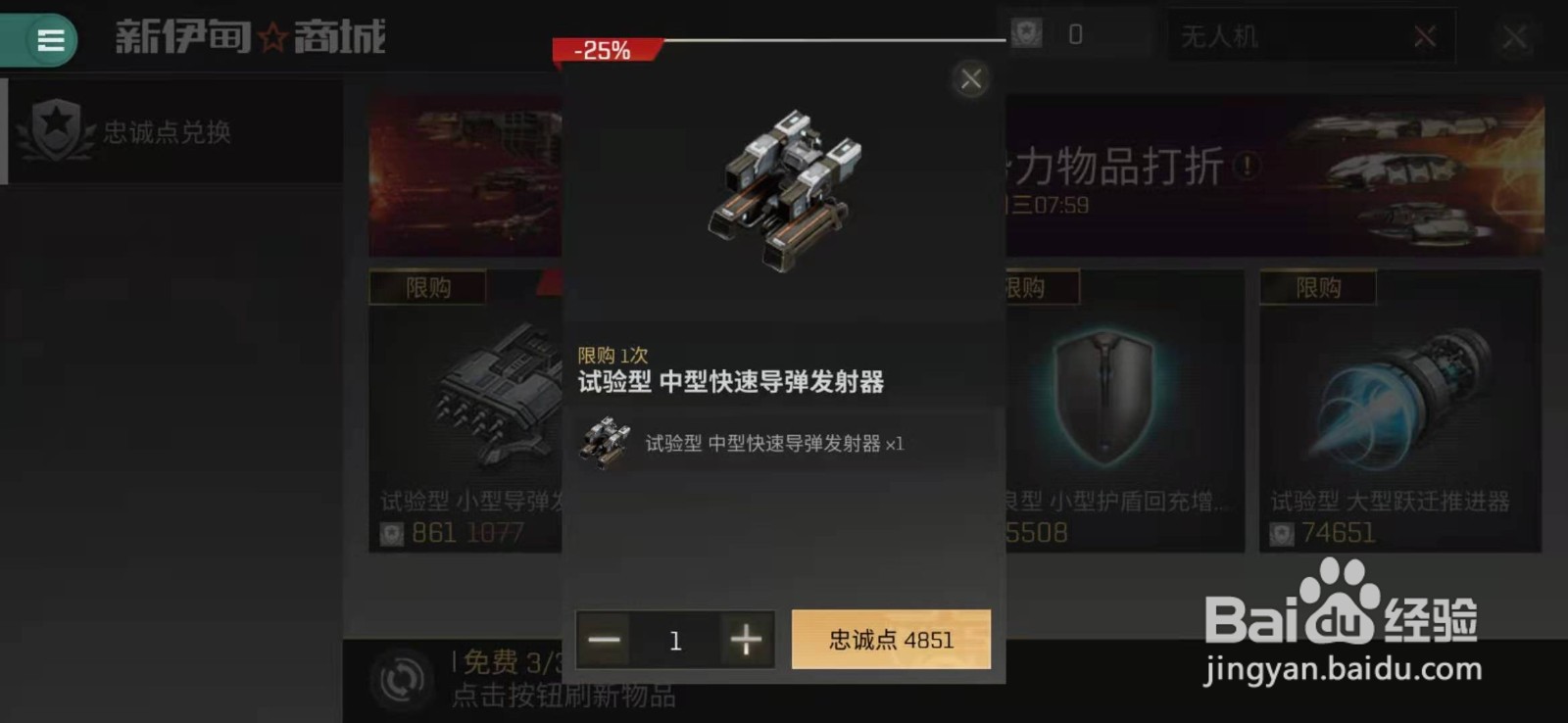This screenshot has width=1568, height=723.
Task: Click the small launcher icon beside 试验型 中型快速导弹发射器 ×1
Action: 606,446
